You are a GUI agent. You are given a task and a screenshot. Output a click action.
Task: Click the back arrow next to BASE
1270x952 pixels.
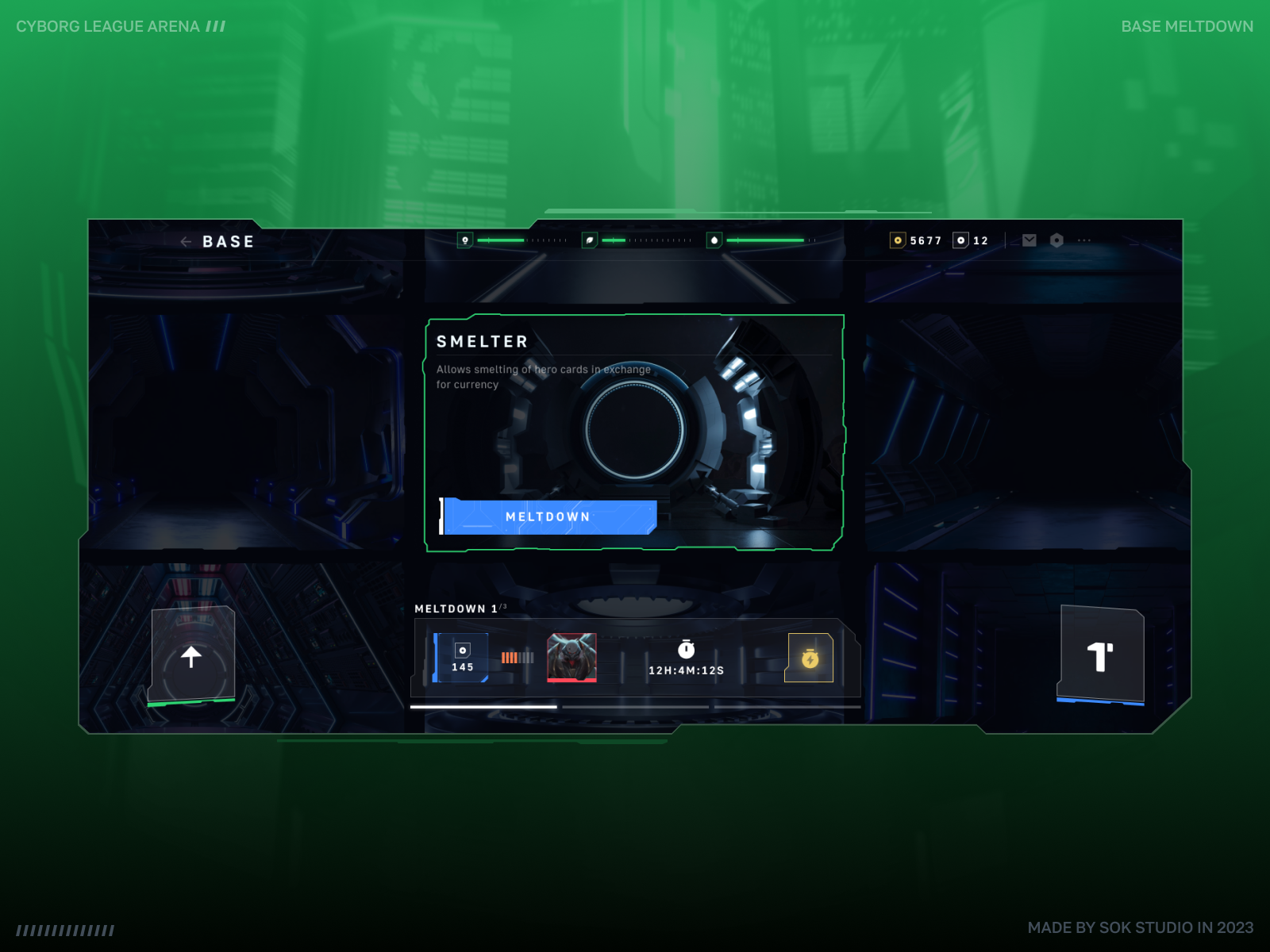pyautogui.click(x=185, y=241)
